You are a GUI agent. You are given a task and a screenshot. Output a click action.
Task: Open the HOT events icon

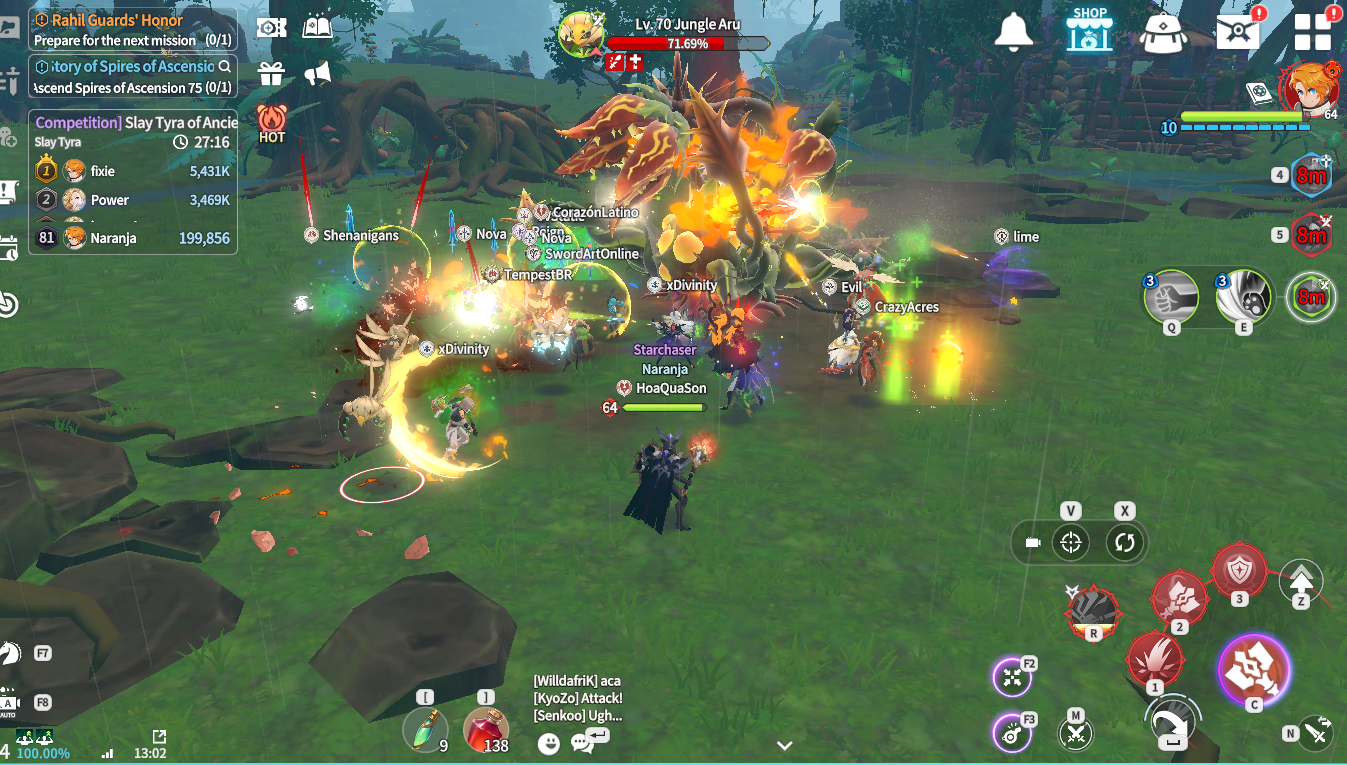[x=271, y=122]
